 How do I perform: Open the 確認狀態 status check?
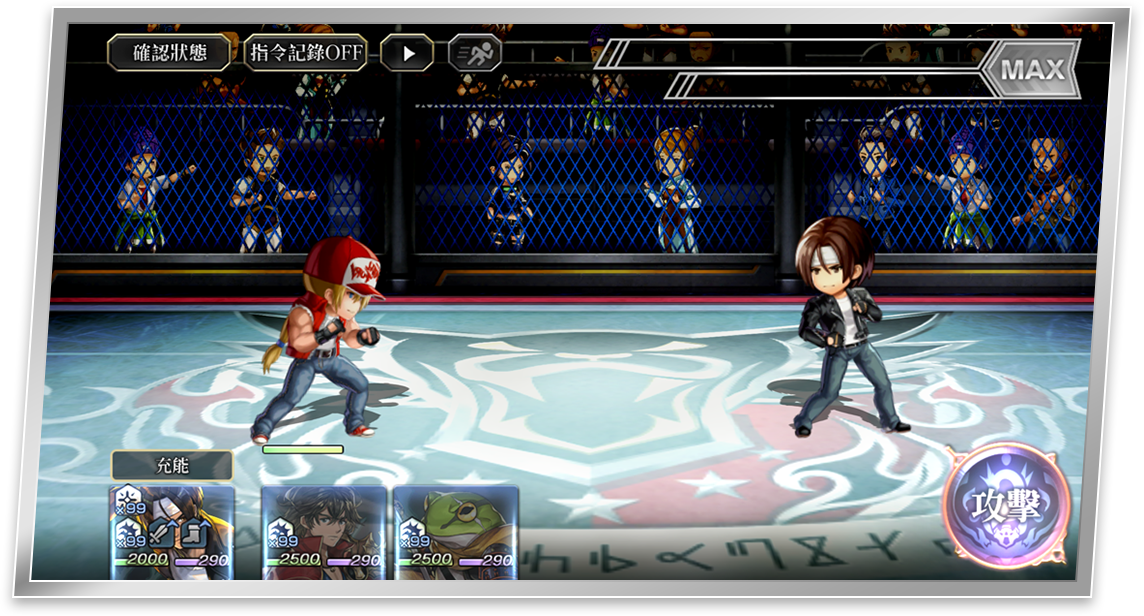[170, 53]
